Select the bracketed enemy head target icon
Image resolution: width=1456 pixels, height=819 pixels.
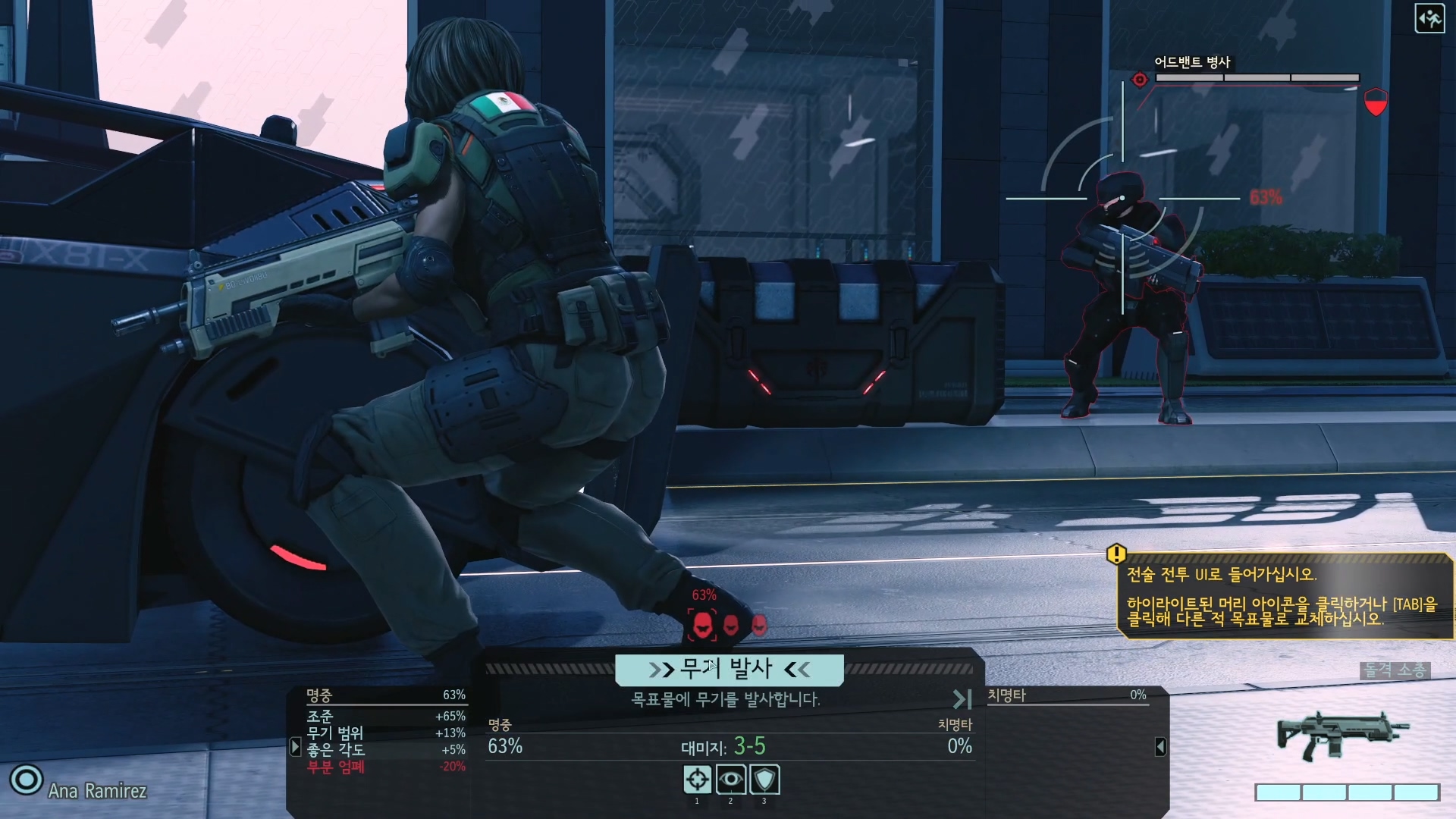[x=702, y=625]
